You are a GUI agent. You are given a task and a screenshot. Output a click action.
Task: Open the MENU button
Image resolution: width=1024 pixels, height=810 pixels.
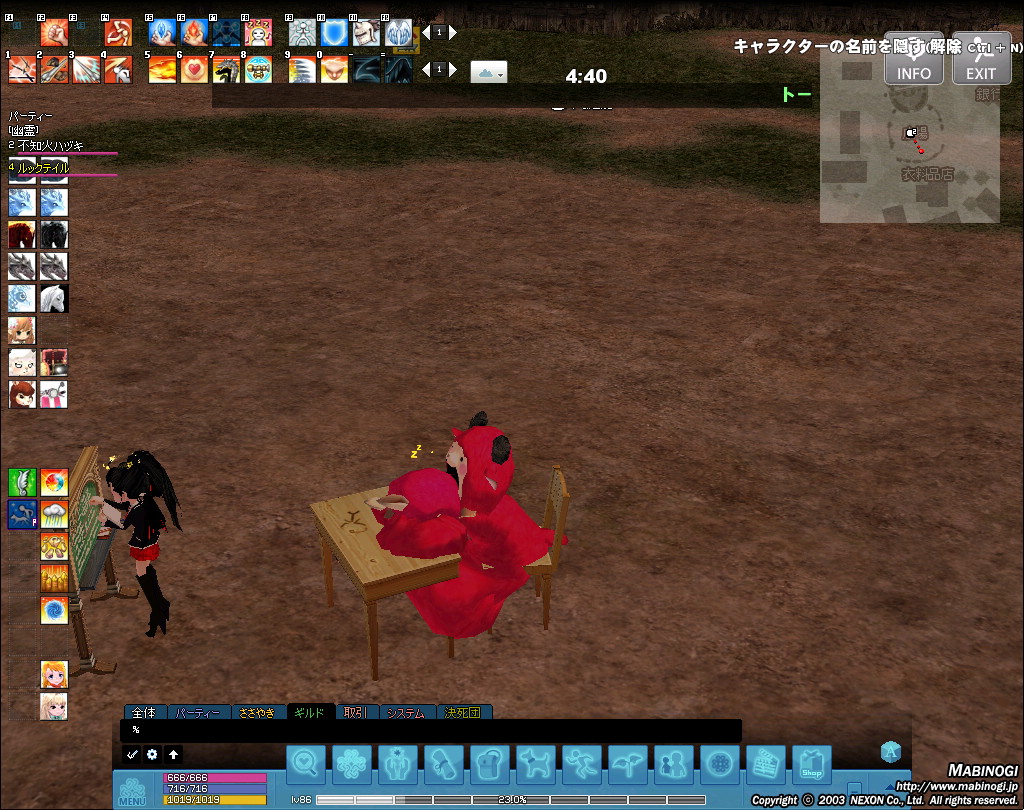pos(132,791)
